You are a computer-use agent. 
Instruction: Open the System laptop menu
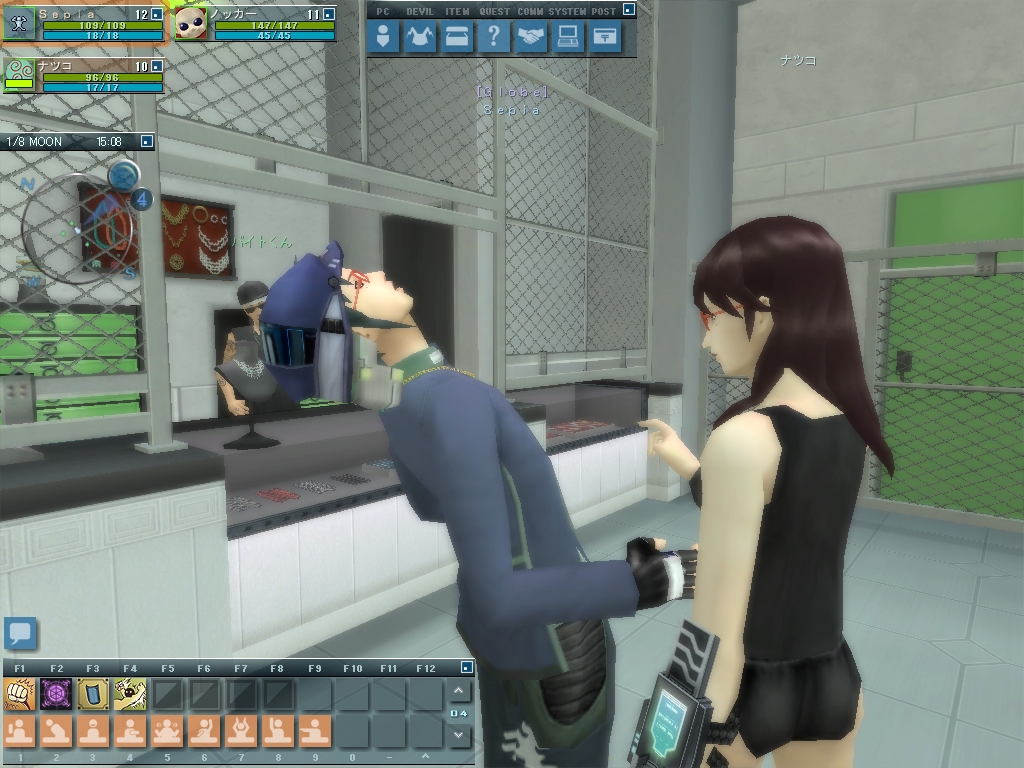[568, 38]
